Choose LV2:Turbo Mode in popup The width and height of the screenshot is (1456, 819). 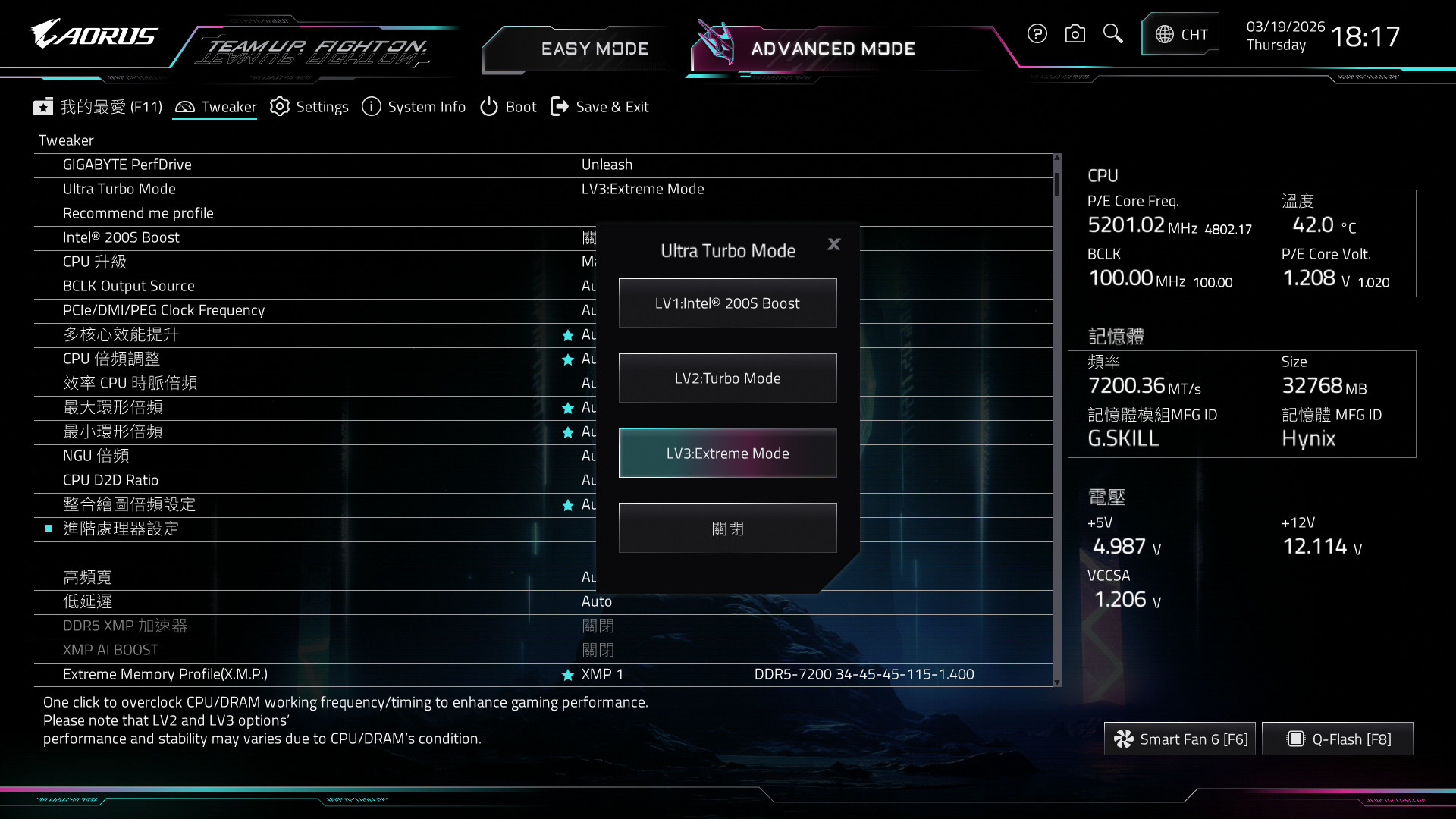[727, 378]
